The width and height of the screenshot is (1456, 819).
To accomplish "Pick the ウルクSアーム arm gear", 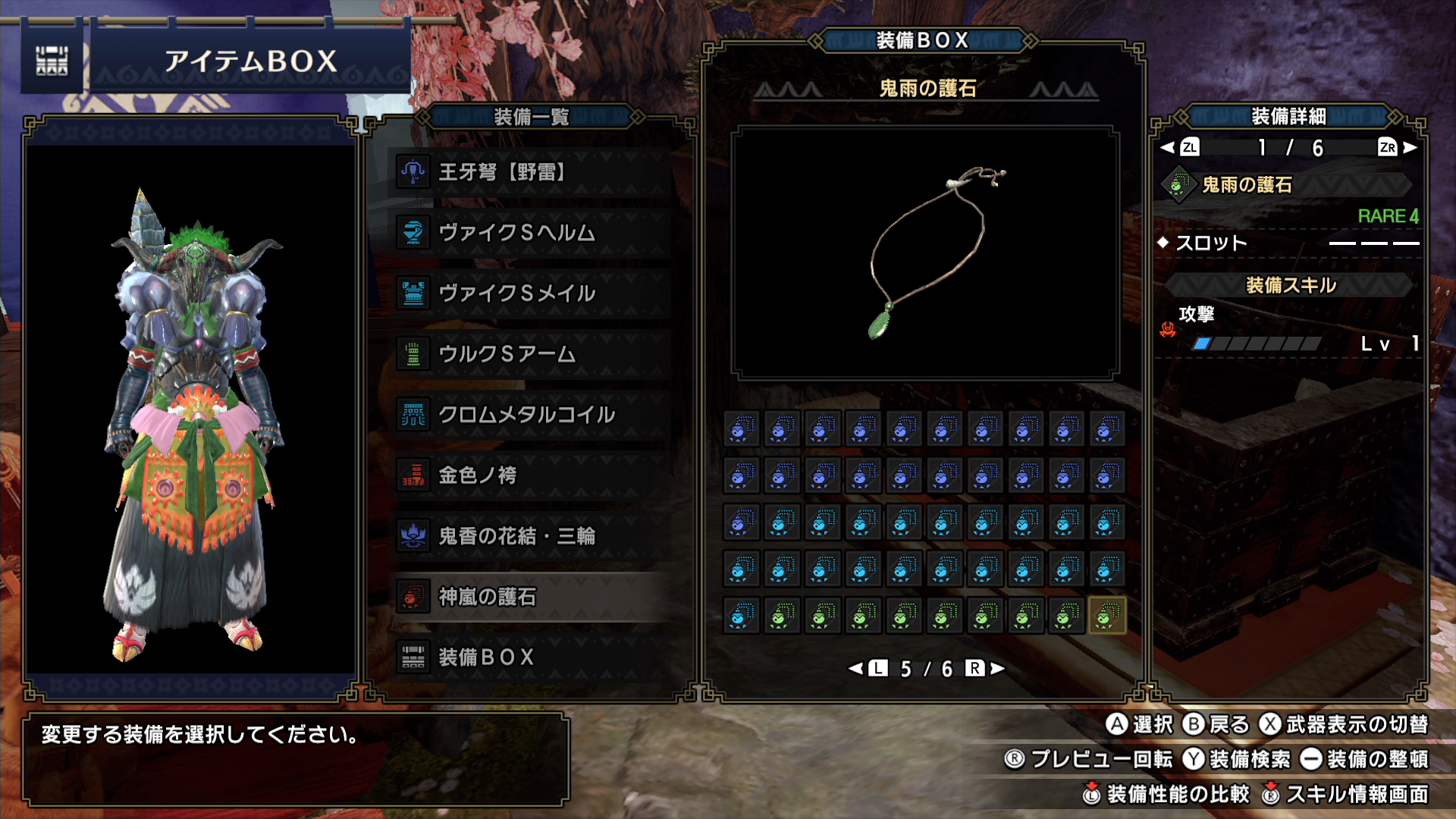I will [x=531, y=354].
